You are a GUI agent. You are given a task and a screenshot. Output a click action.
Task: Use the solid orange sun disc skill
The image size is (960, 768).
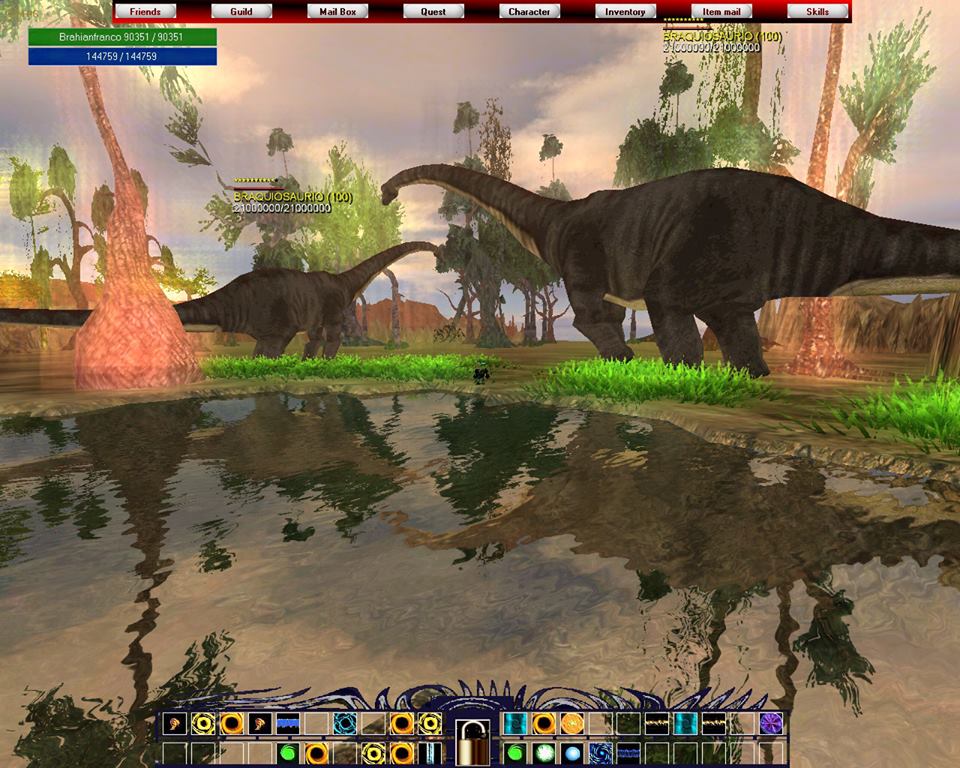572,723
